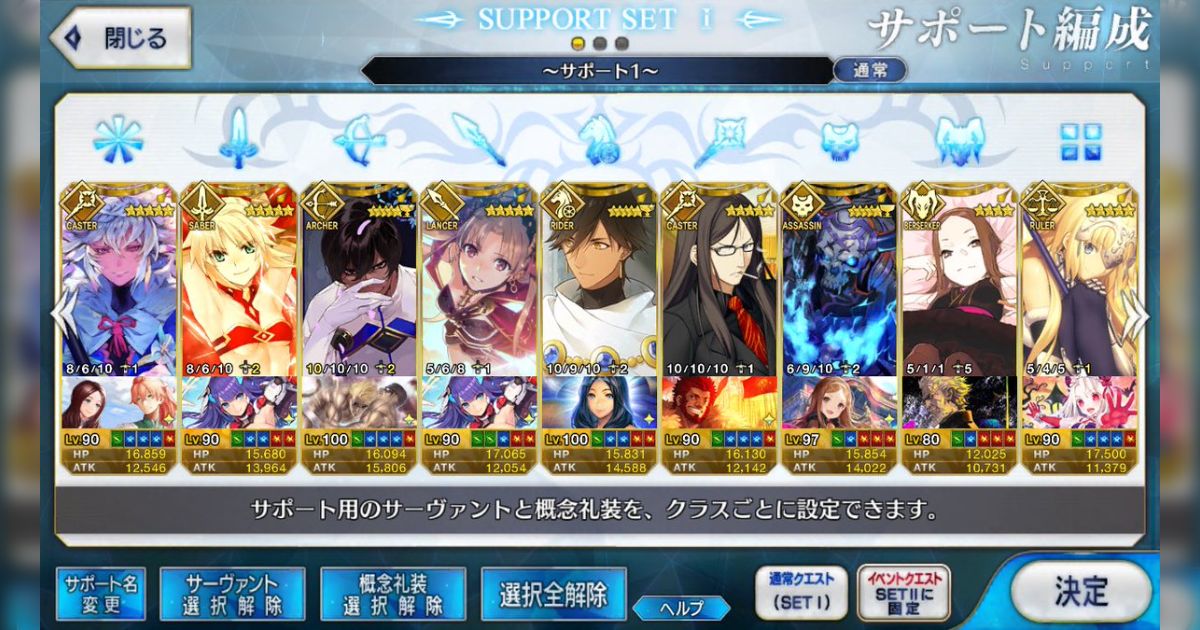Choose 通常クエスト (SET I) quest assignment
Image resolution: width=1200 pixels, height=630 pixels.
(800, 593)
